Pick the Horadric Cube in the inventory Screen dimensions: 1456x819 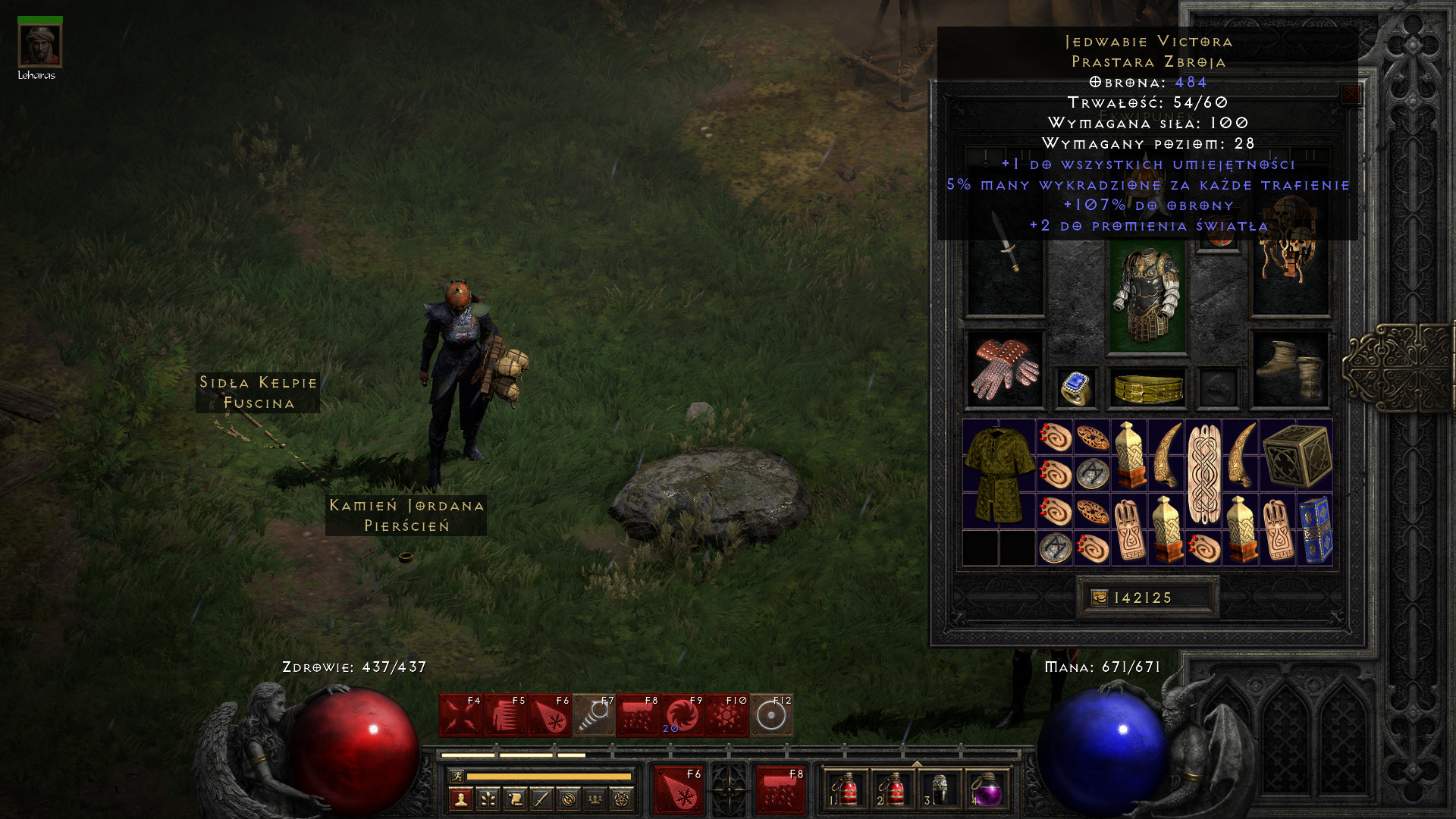click(1296, 455)
